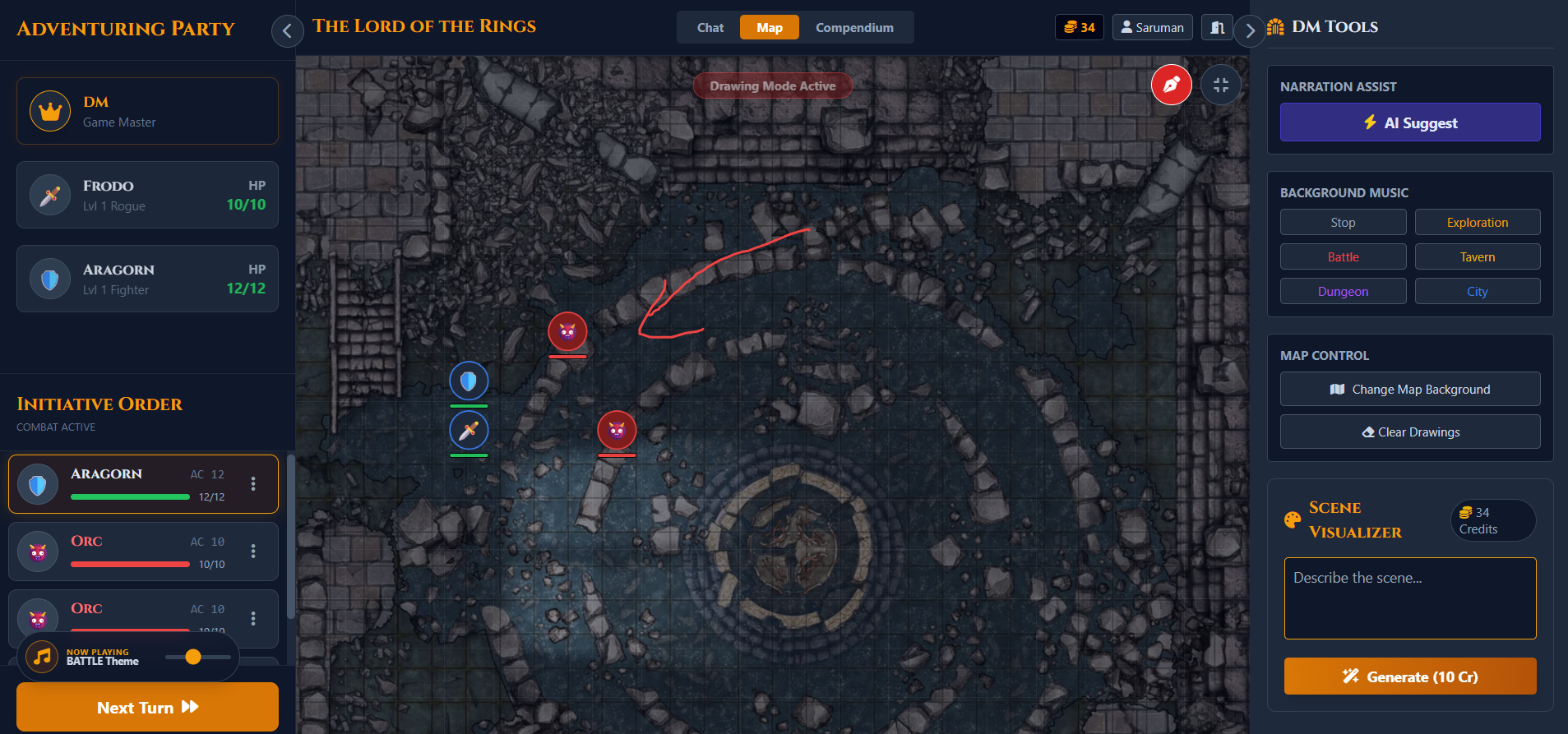Collapse the DM Tools panel with right chevron
Viewport: 1568px width, 734px height.
[1250, 30]
